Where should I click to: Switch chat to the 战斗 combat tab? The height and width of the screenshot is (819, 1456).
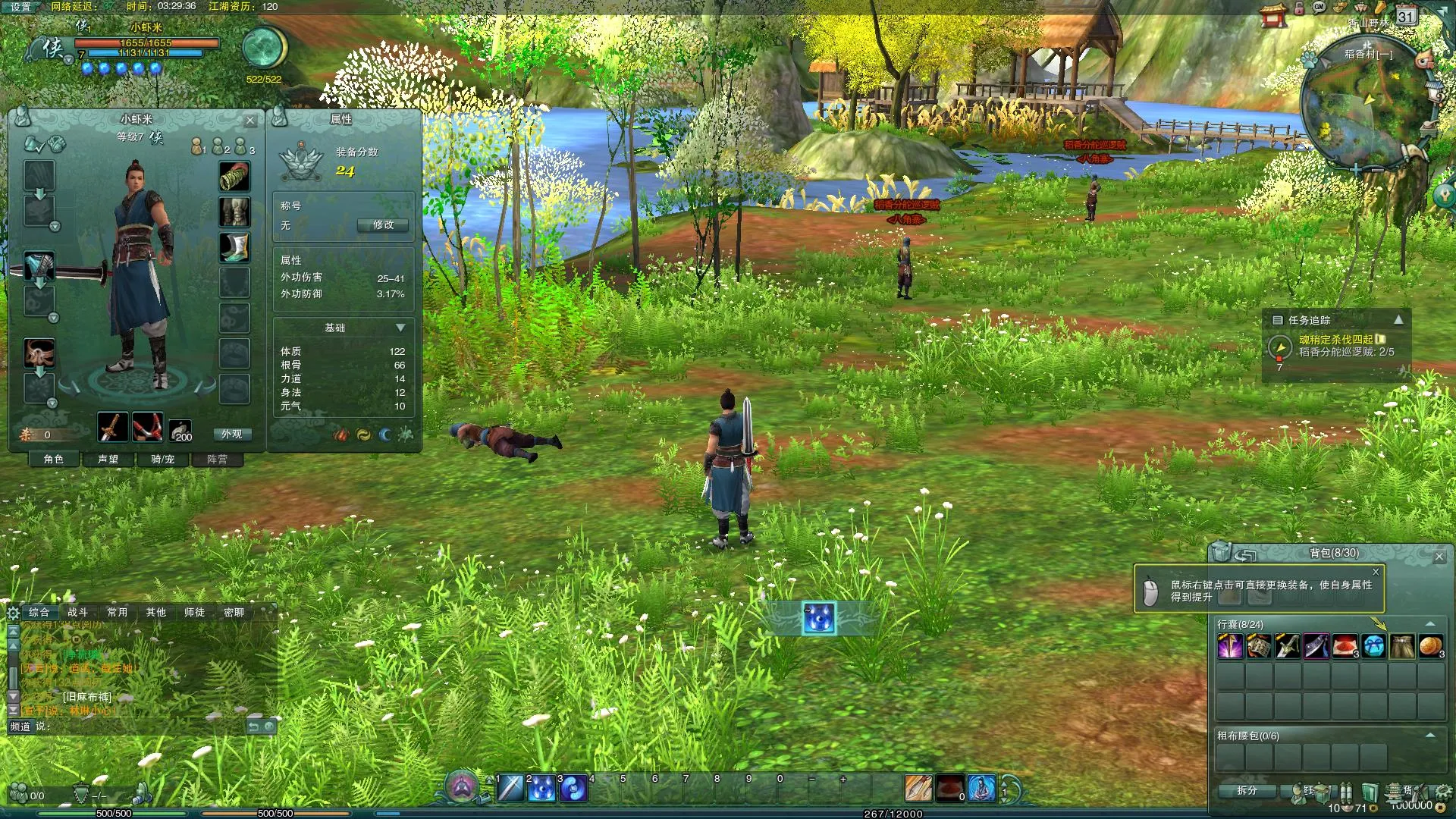[77, 612]
